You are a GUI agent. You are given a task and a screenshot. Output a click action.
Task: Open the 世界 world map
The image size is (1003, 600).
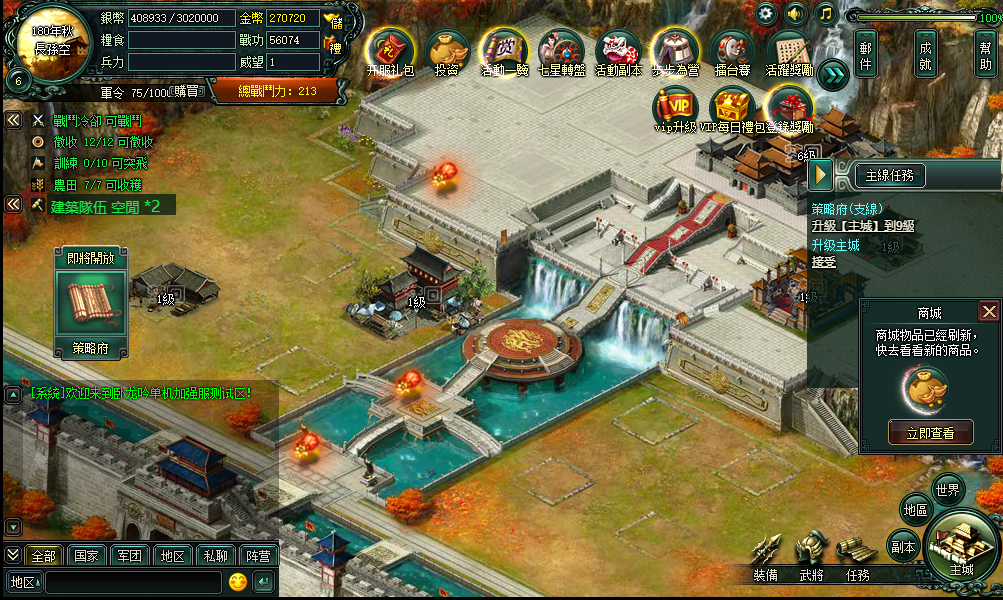(x=947, y=490)
